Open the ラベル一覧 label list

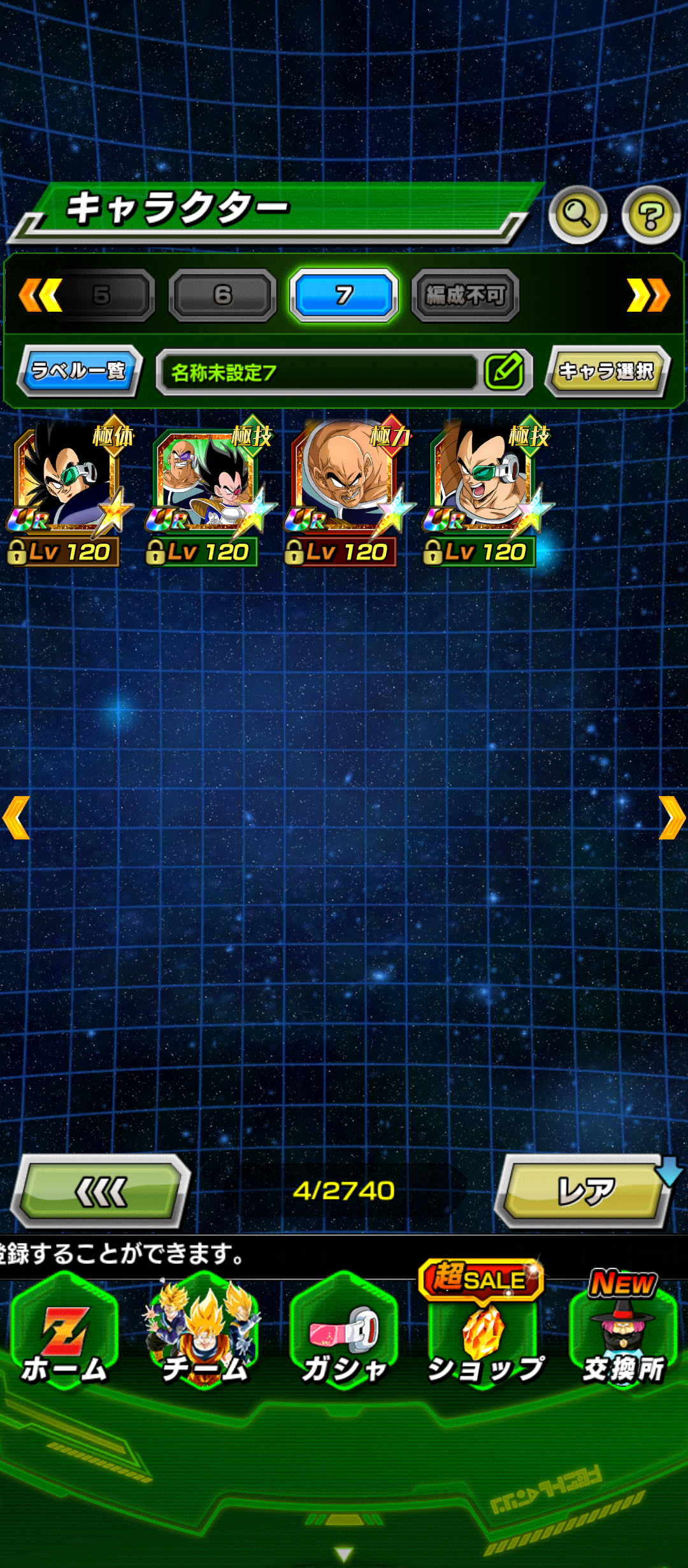pos(79,370)
